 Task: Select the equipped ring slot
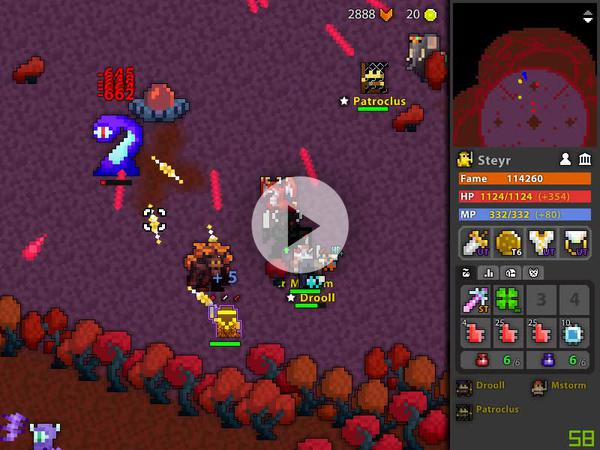point(574,243)
